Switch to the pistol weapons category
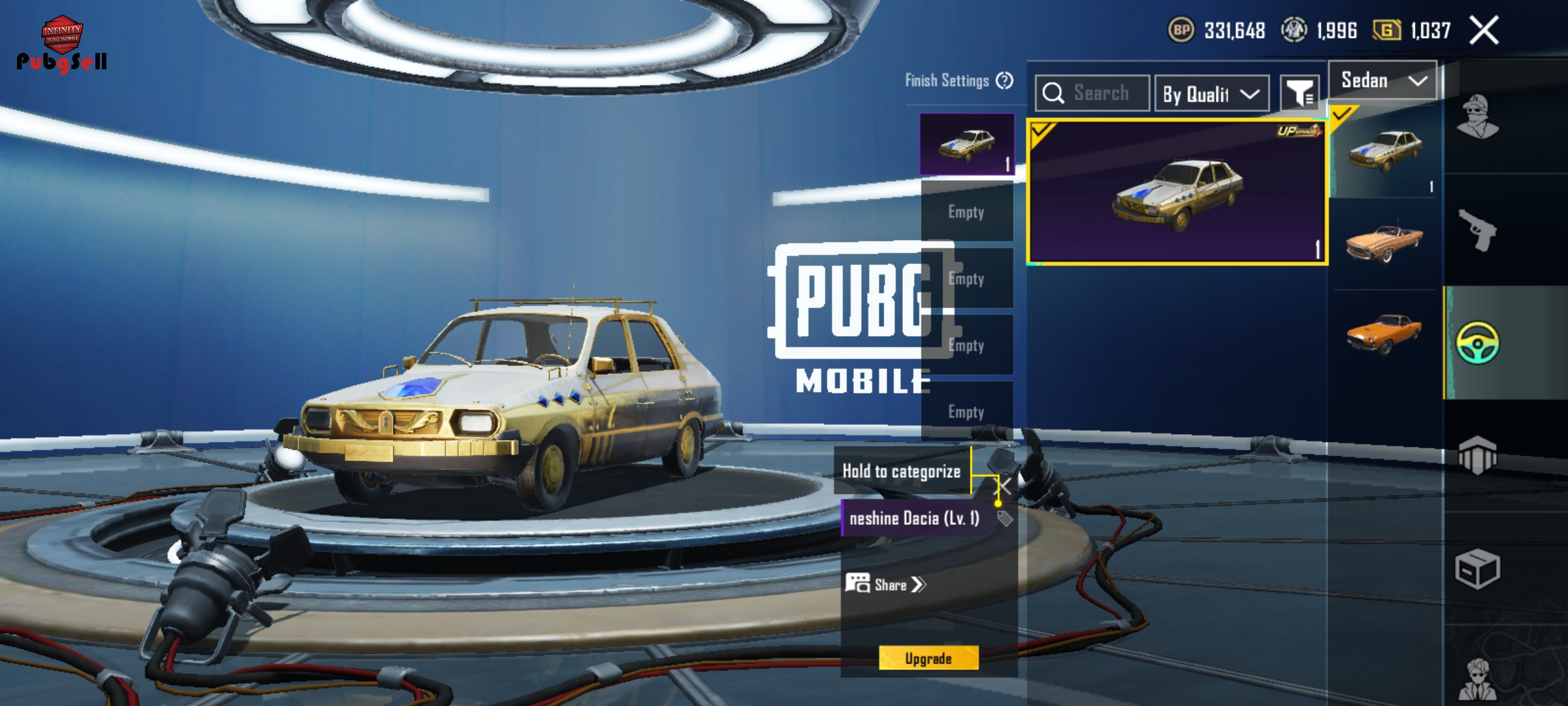Image resolution: width=1568 pixels, height=706 pixels. point(1478,229)
